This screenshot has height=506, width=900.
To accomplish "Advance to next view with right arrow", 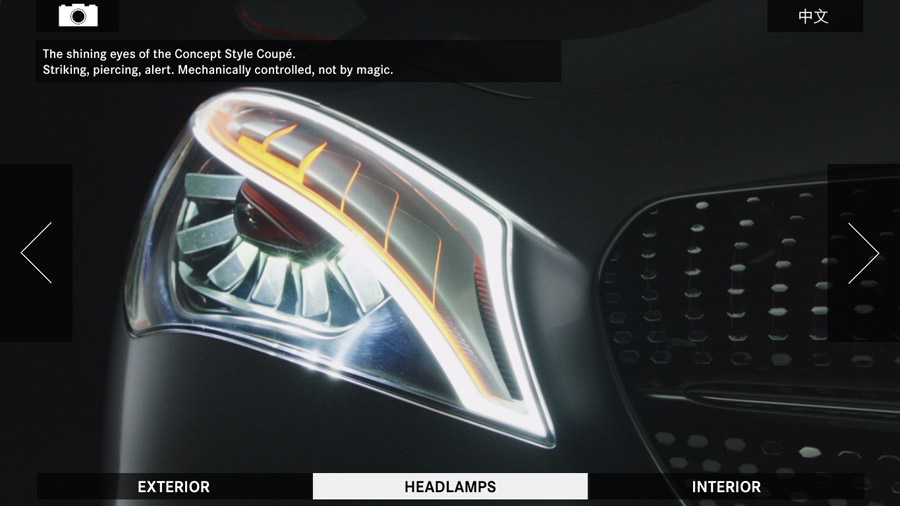I will tap(863, 253).
